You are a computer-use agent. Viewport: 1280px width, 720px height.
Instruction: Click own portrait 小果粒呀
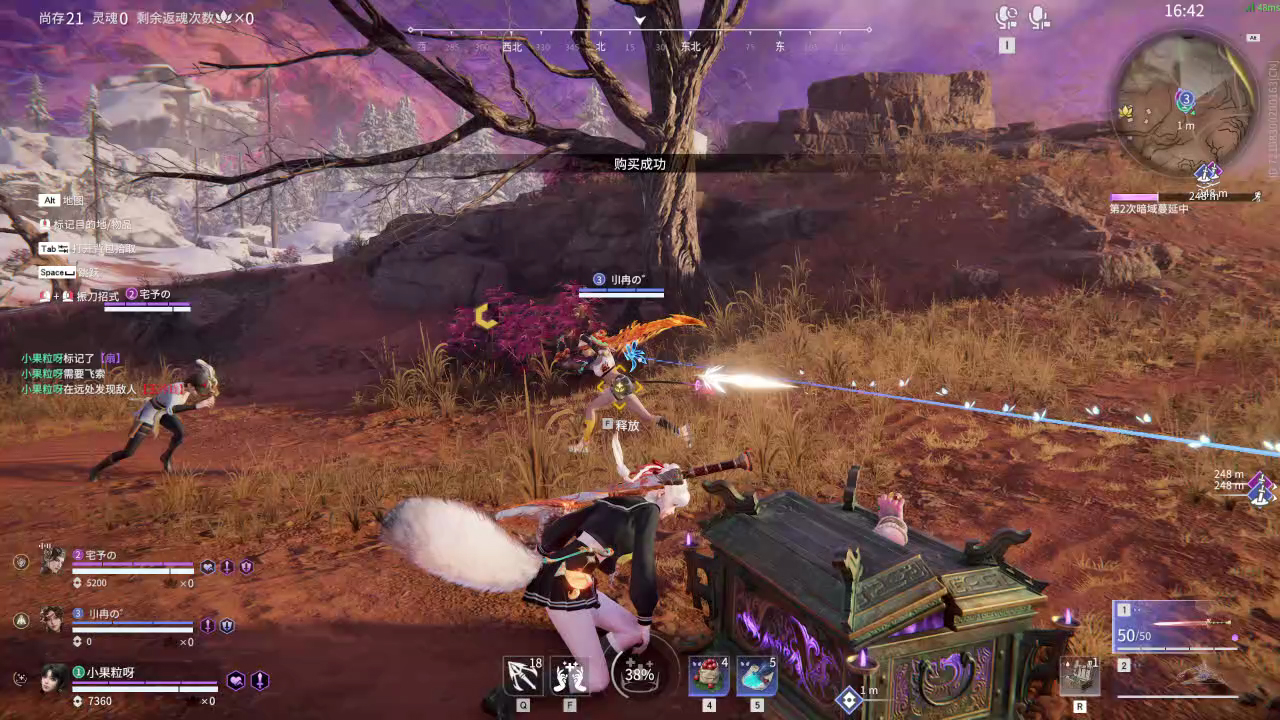54,679
